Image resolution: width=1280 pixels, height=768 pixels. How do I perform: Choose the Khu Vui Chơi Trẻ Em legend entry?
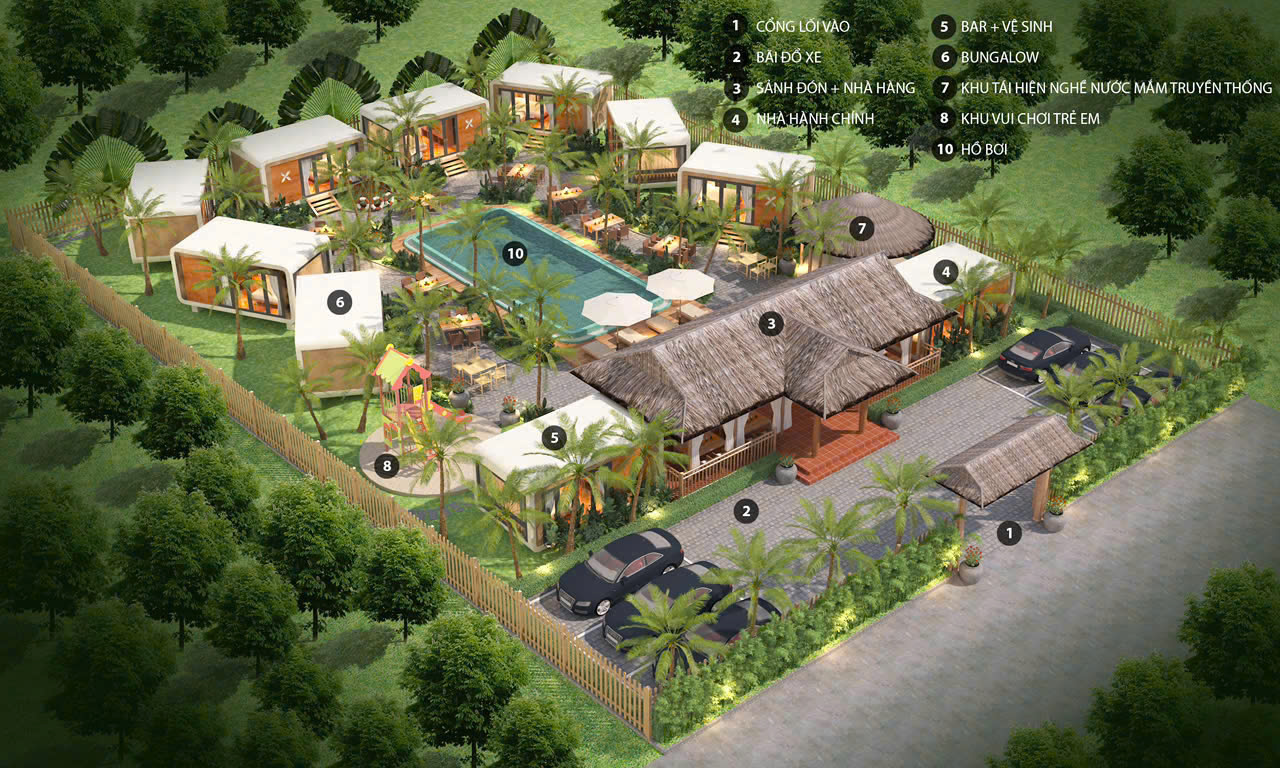point(1030,119)
